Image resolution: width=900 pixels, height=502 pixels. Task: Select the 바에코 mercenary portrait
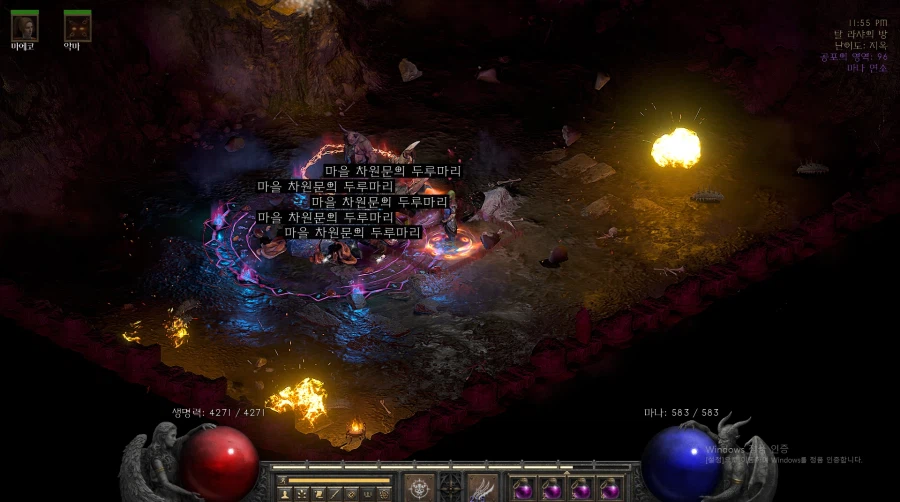pyautogui.click(x=25, y=26)
